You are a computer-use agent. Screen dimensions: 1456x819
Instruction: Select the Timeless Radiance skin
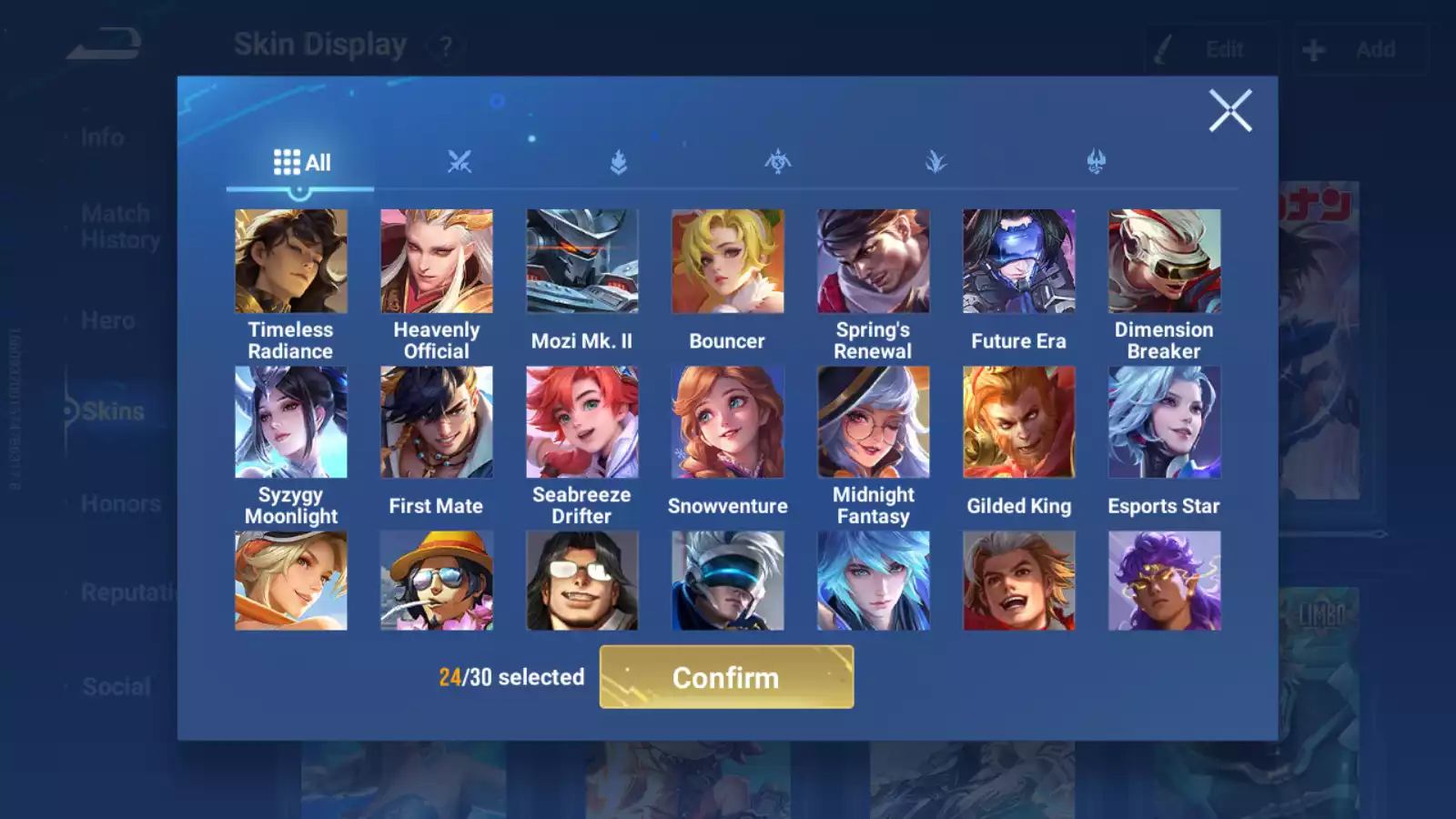291,262
